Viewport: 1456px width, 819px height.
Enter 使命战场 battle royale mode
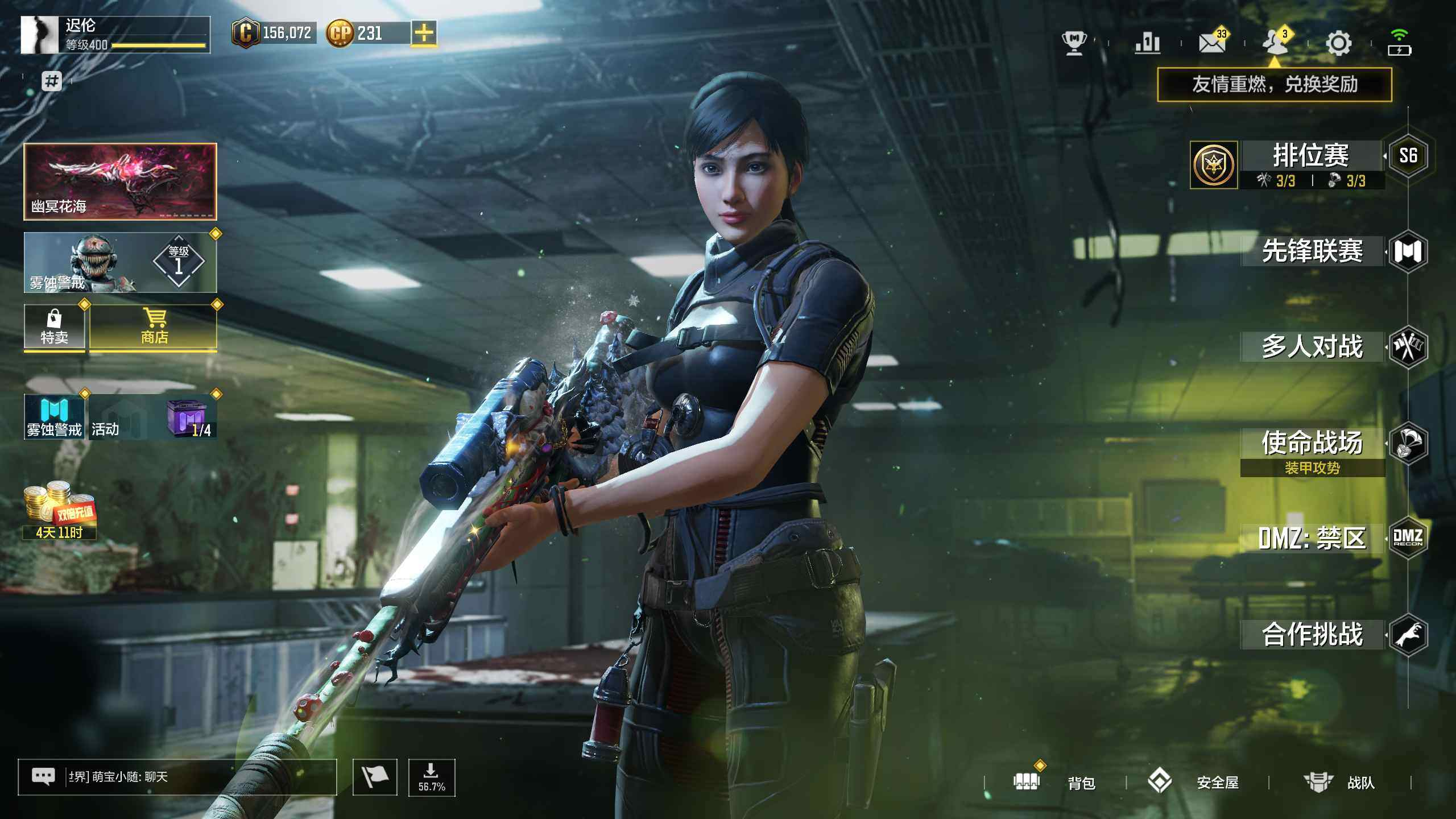pos(1312,442)
